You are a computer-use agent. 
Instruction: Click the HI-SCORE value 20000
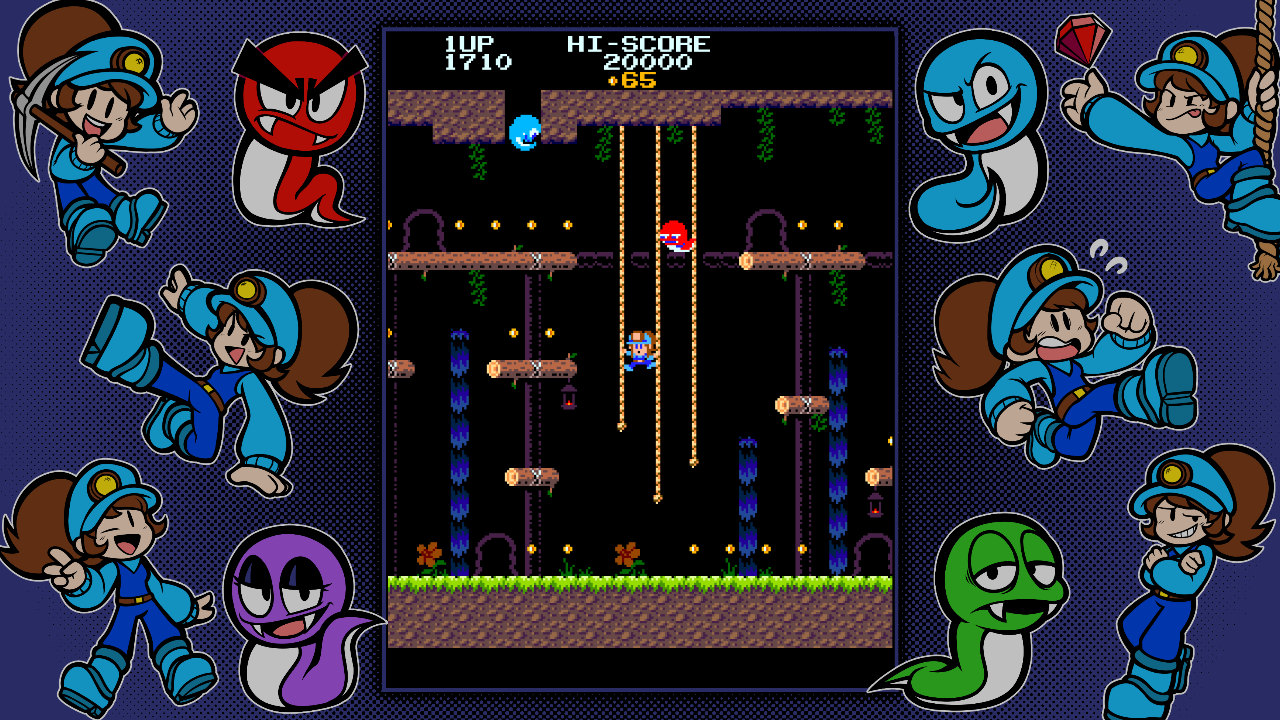click(650, 62)
